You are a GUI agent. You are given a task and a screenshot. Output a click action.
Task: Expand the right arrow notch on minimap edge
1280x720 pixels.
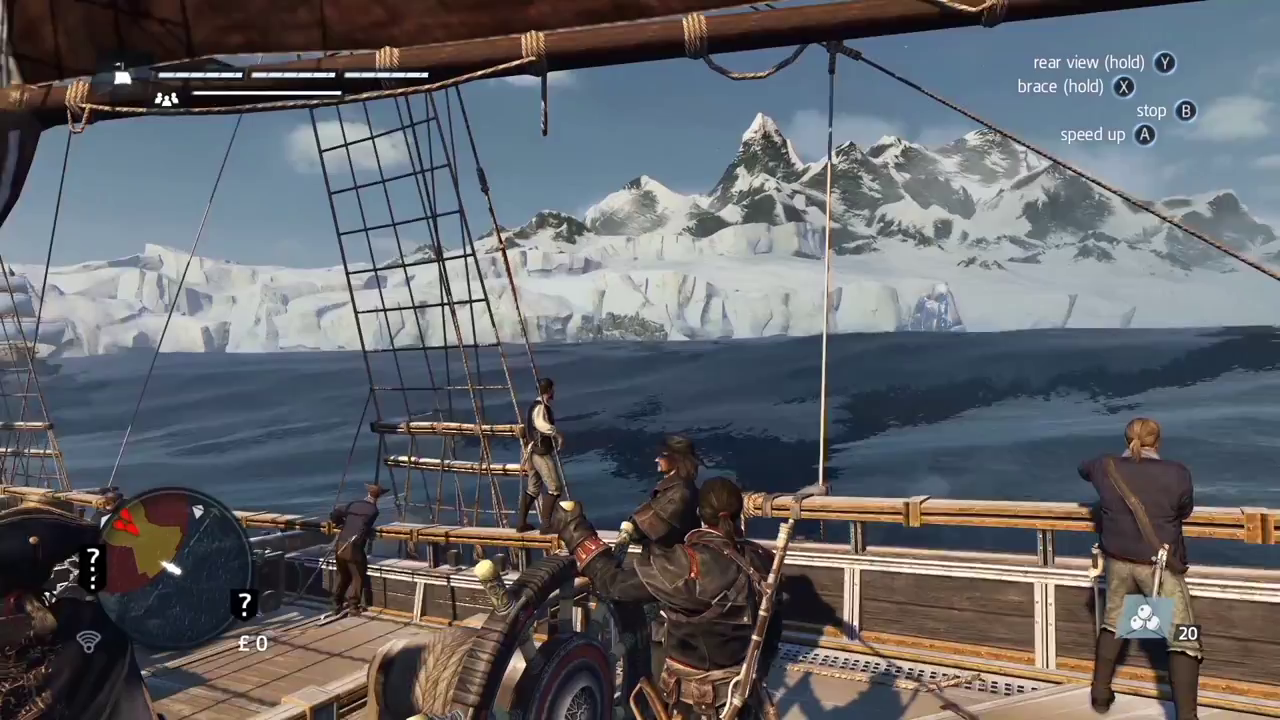[x=200, y=513]
